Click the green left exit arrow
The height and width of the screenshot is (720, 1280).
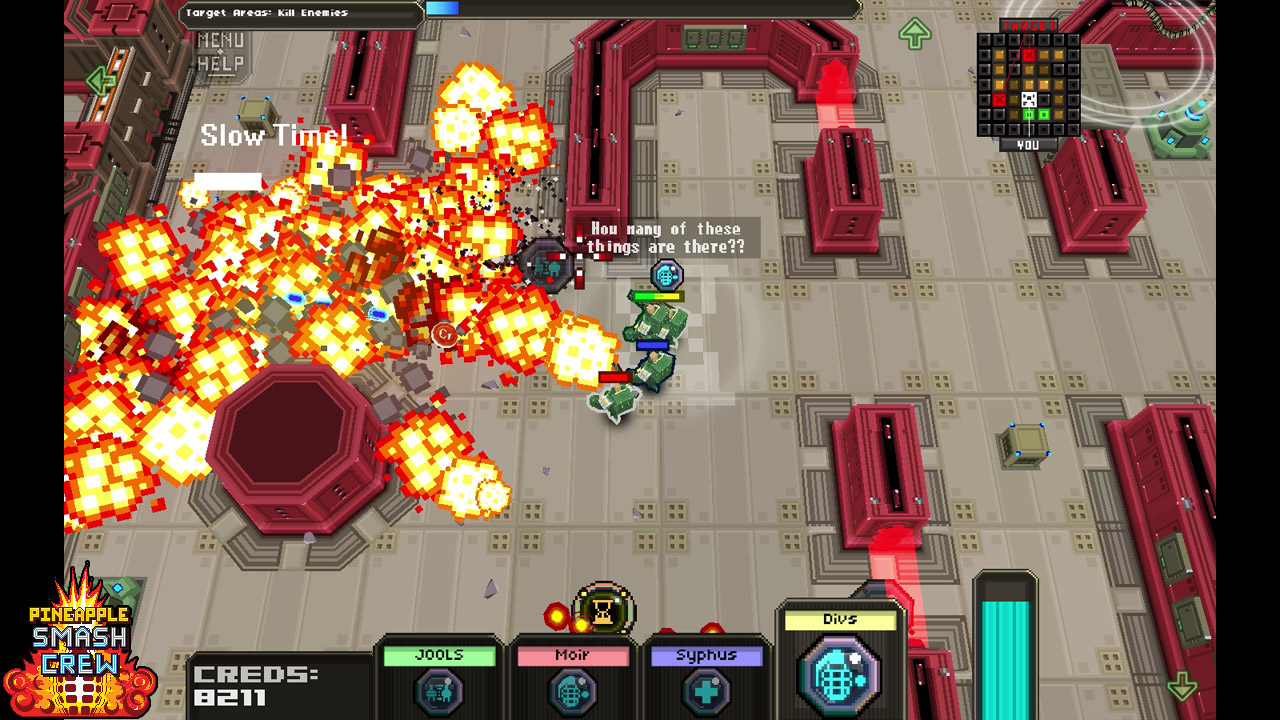100,80
